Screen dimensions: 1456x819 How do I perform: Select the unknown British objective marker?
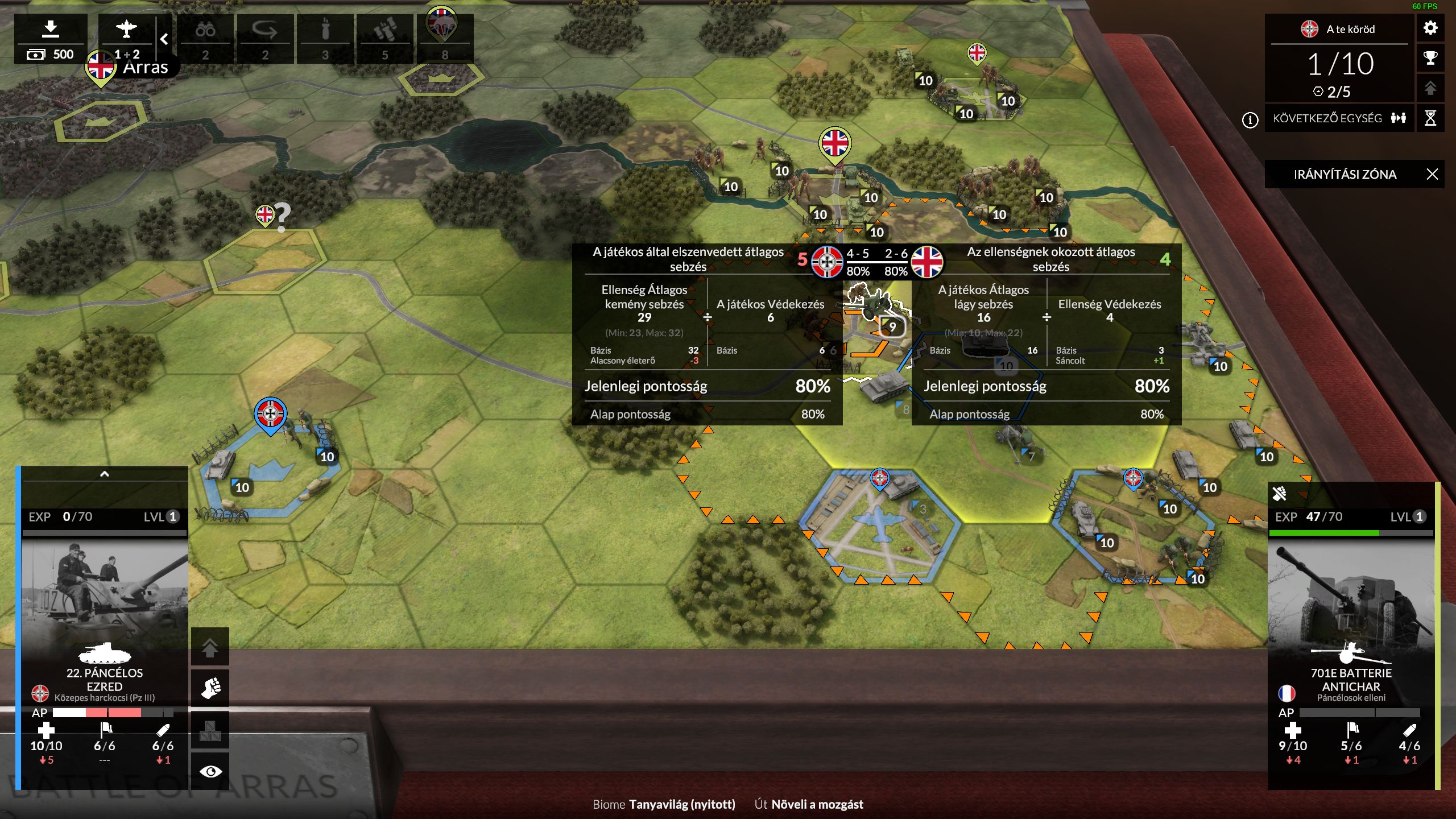click(x=266, y=216)
